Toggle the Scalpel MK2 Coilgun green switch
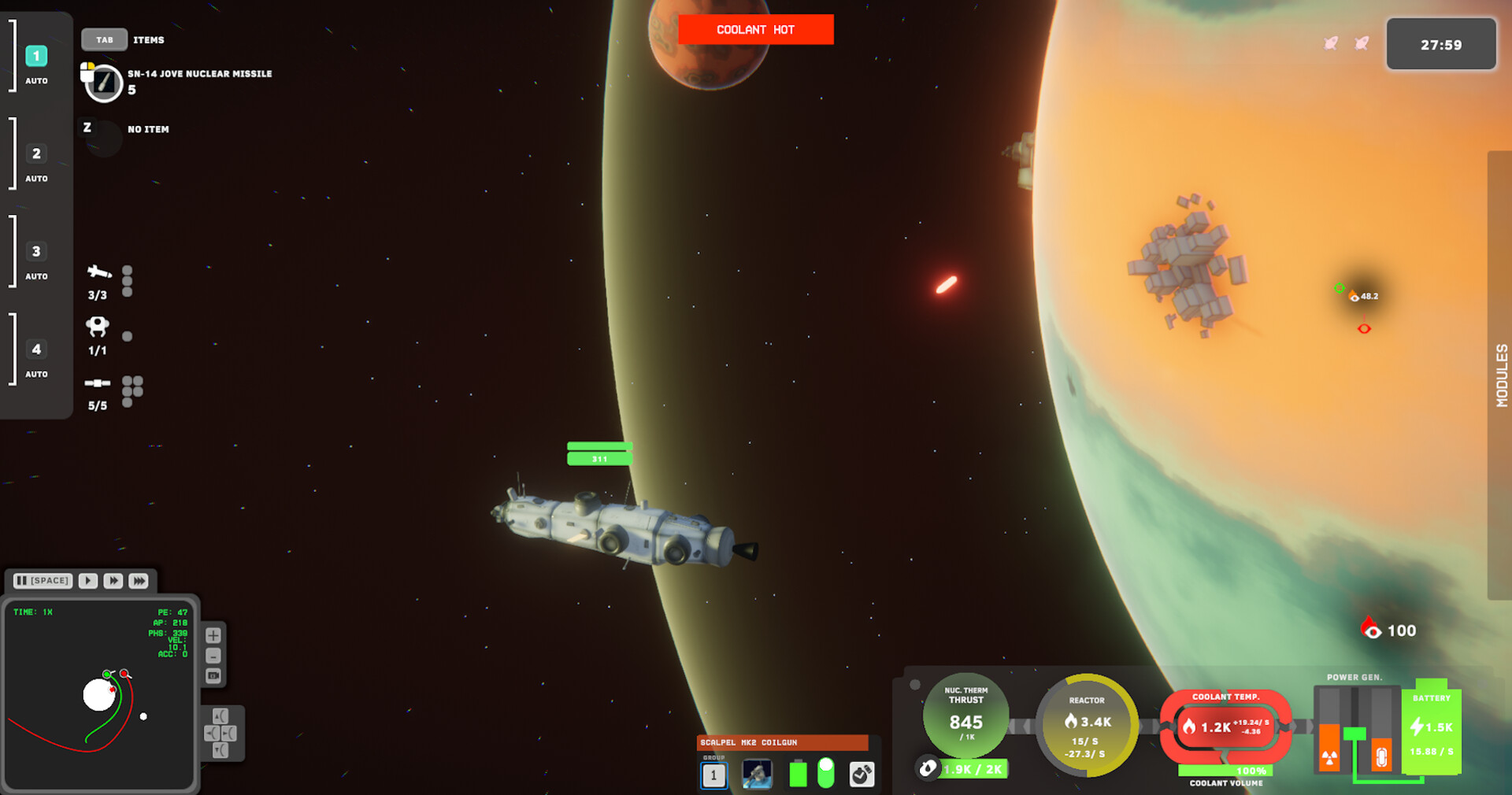The width and height of the screenshot is (1512, 795). coord(825,773)
